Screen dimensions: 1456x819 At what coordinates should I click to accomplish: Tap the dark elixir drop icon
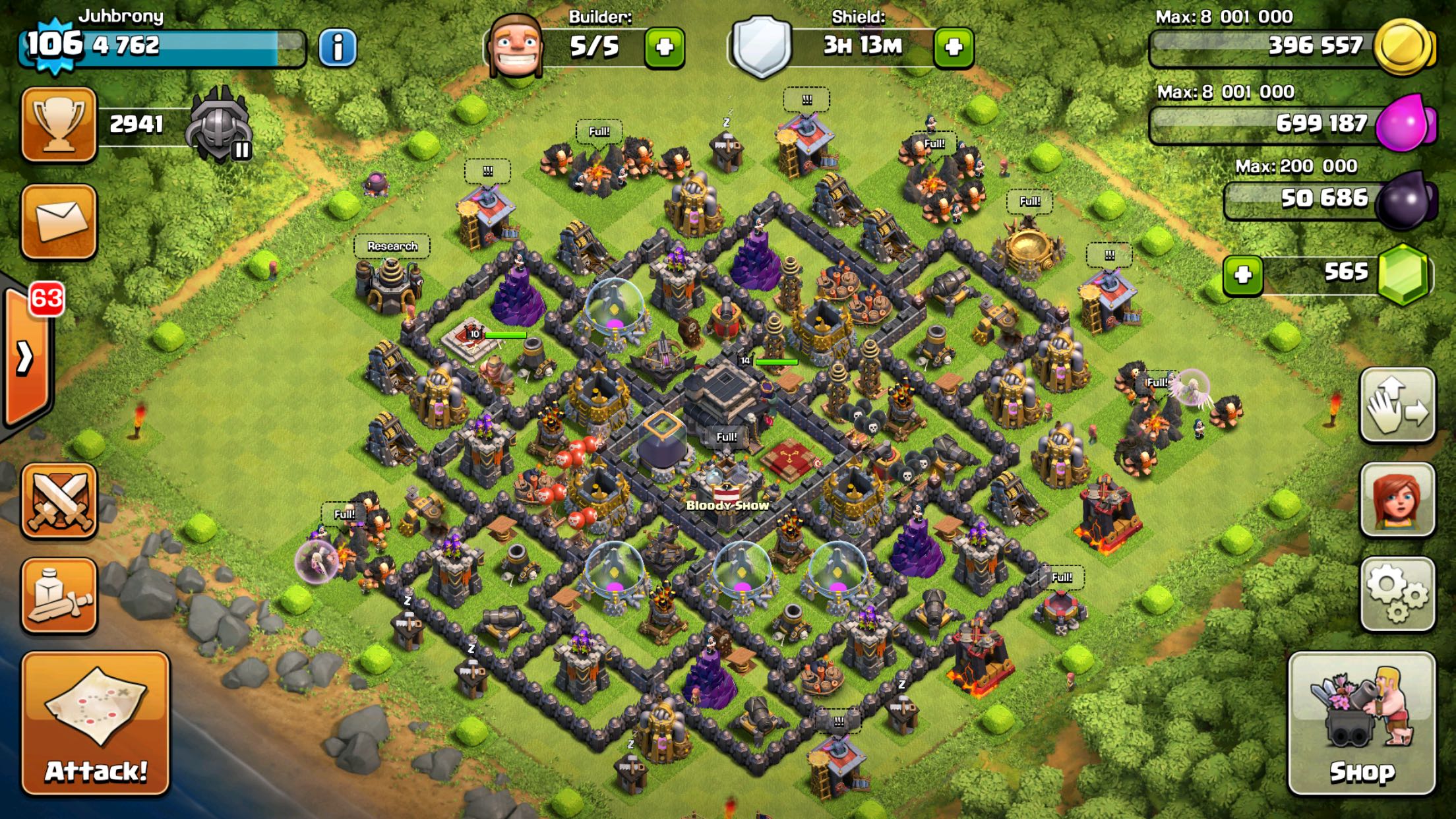click(x=1406, y=199)
